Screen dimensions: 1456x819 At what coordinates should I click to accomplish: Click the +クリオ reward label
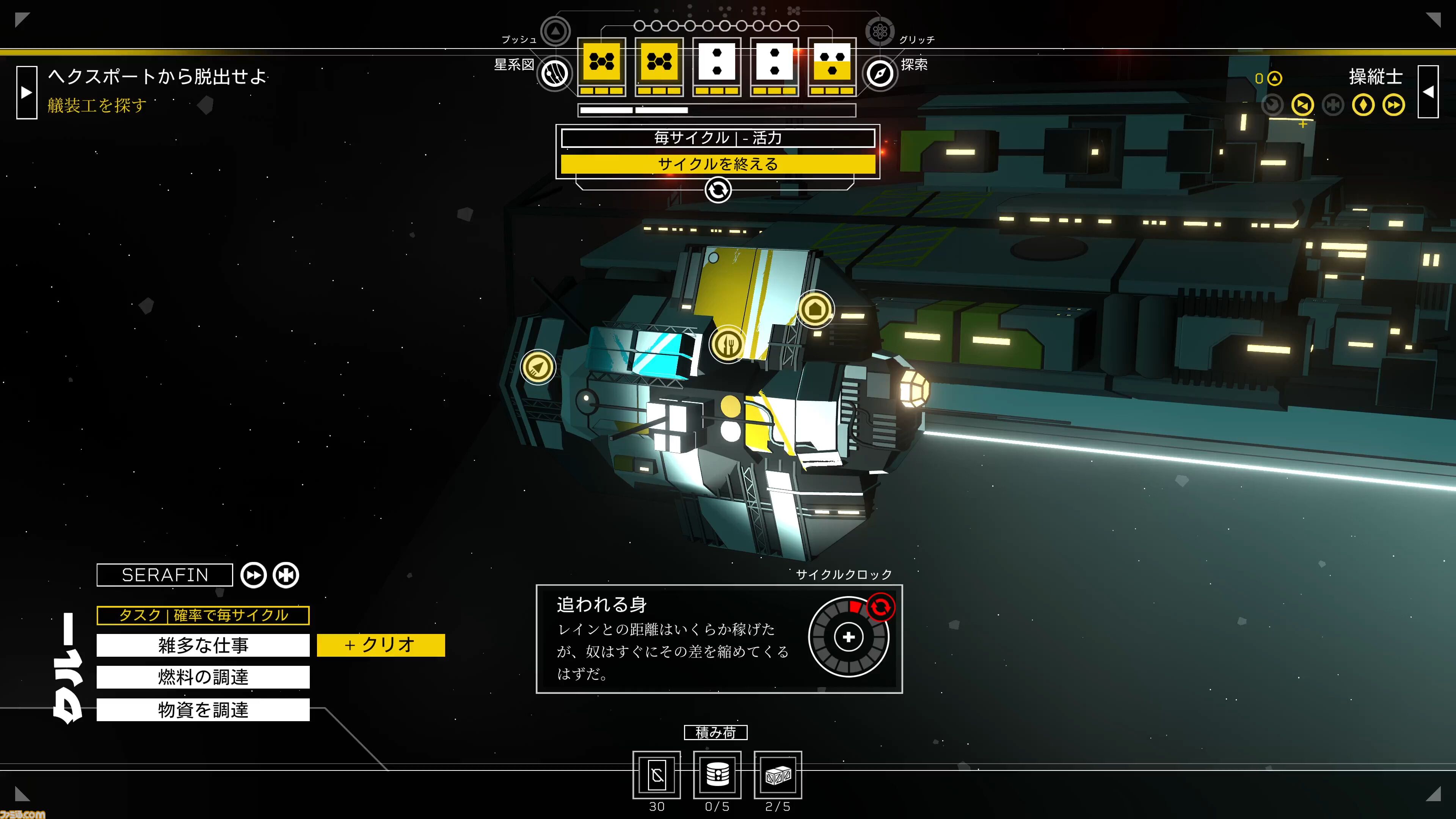pos(381,645)
